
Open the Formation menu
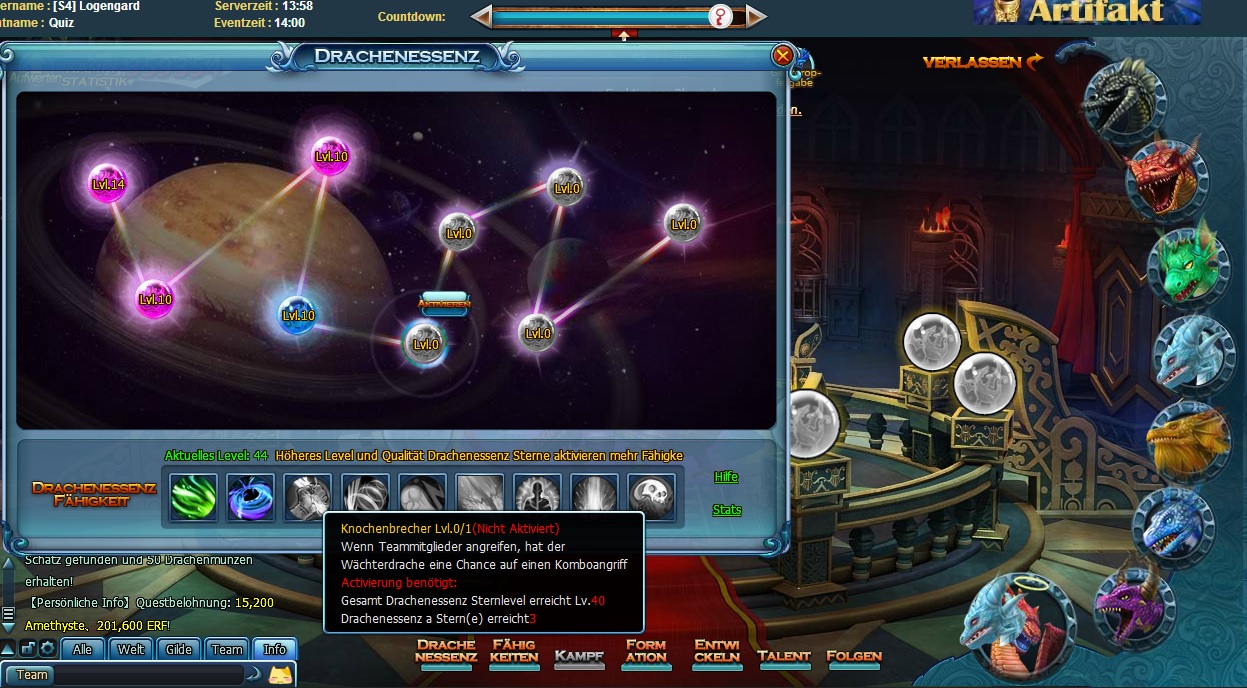(645, 652)
